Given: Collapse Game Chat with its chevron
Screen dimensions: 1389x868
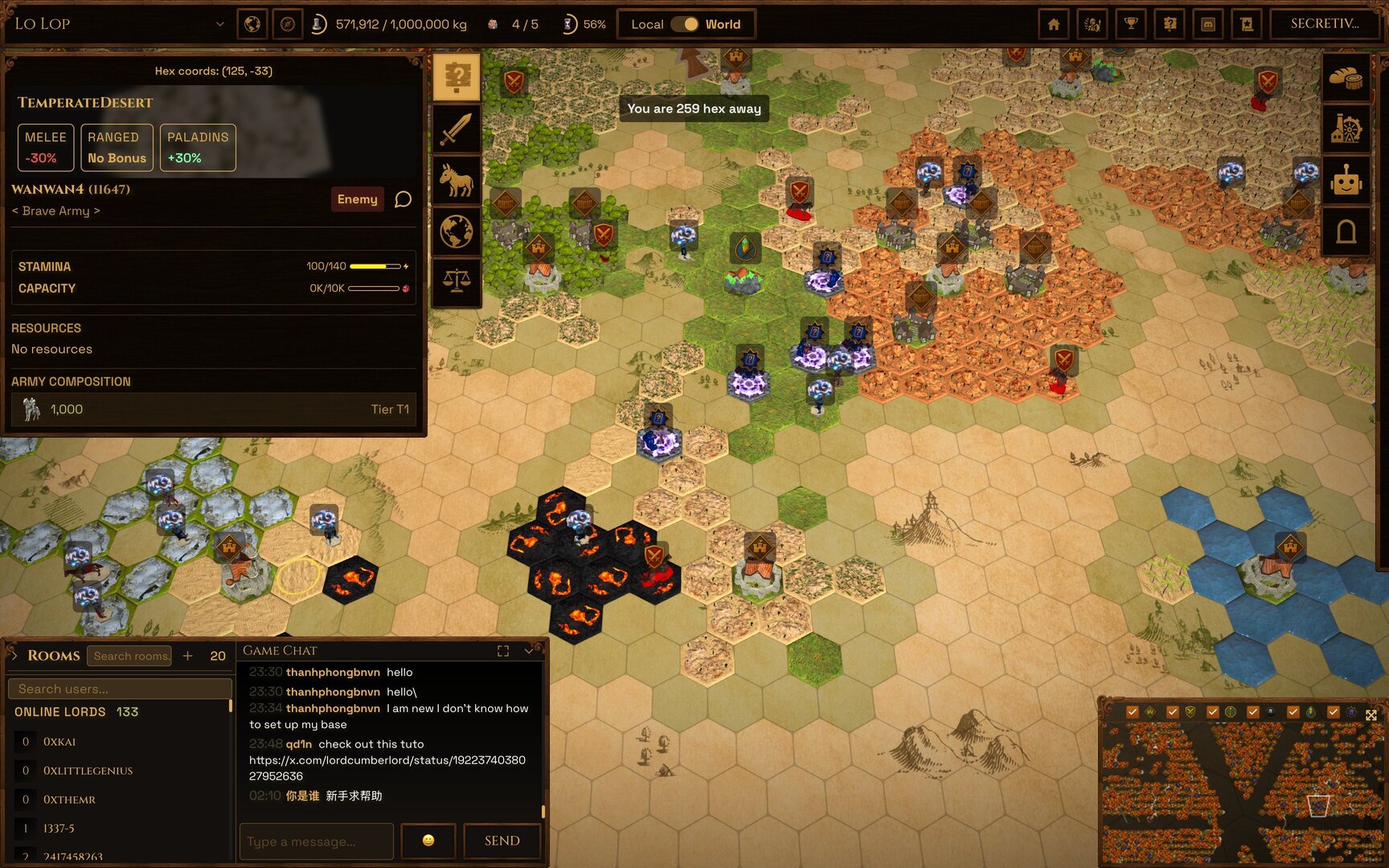Looking at the screenshot, I should click(x=528, y=651).
